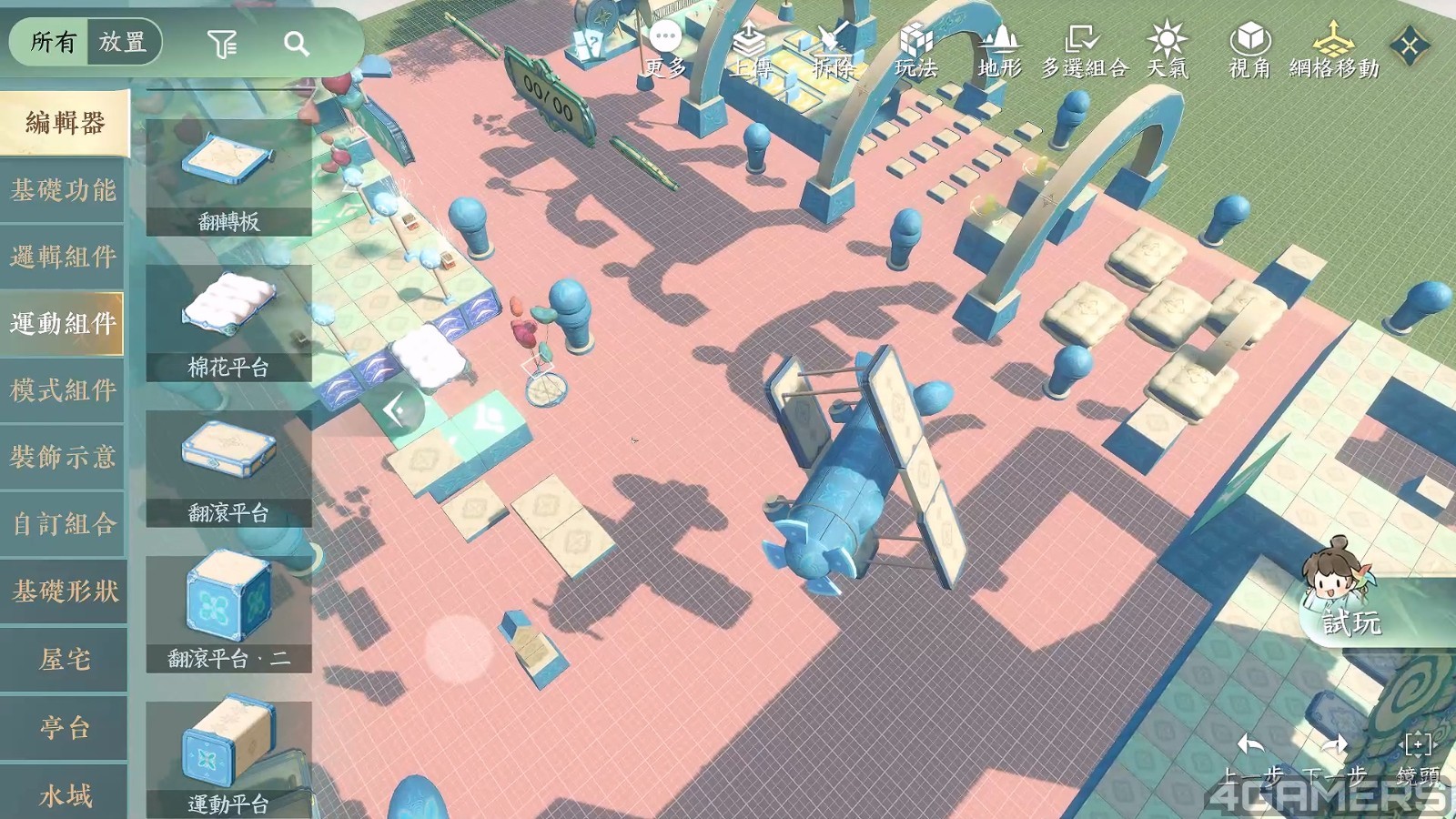Viewport: 1456px width, 819px height.
Task: Open the 天氣 weather settings
Action: click(1167, 50)
